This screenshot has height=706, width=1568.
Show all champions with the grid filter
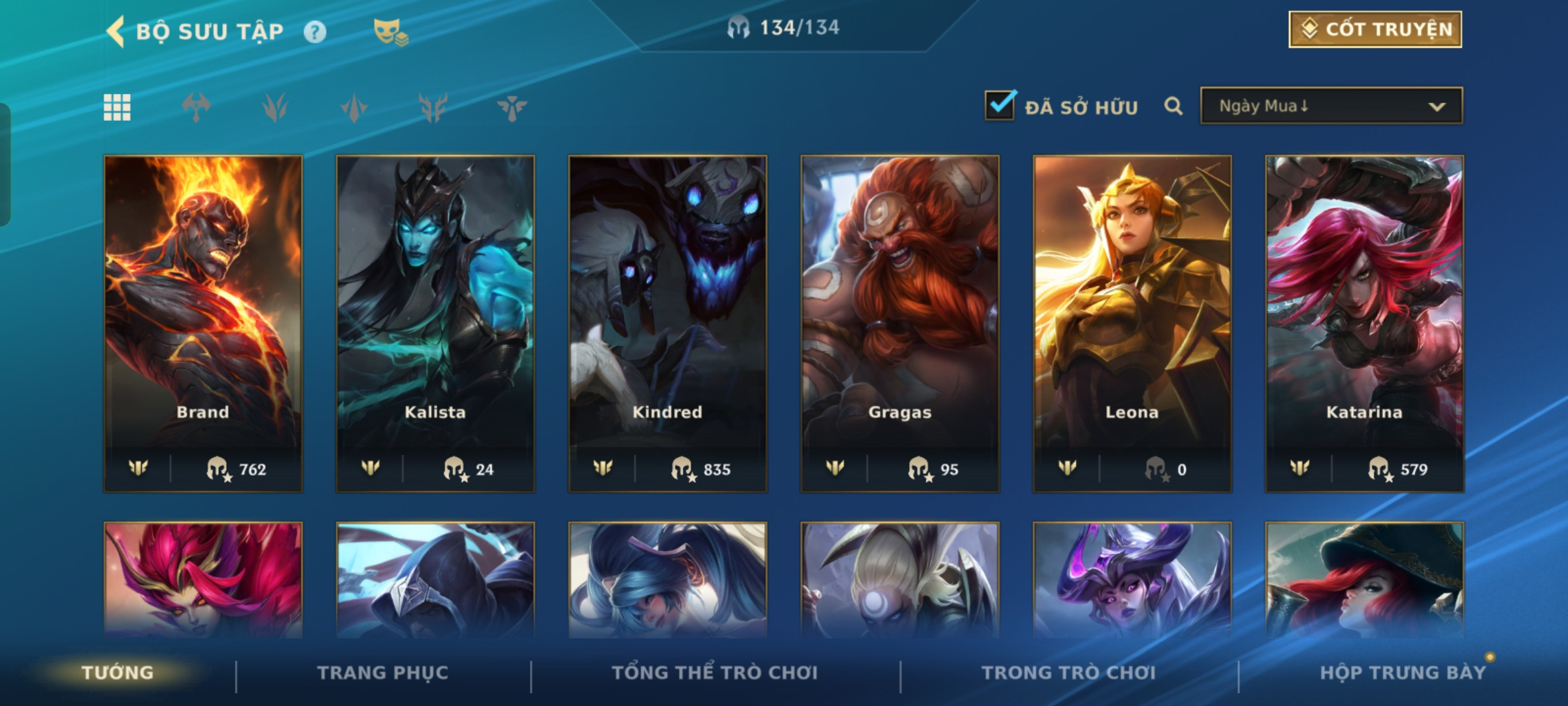coord(117,107)
